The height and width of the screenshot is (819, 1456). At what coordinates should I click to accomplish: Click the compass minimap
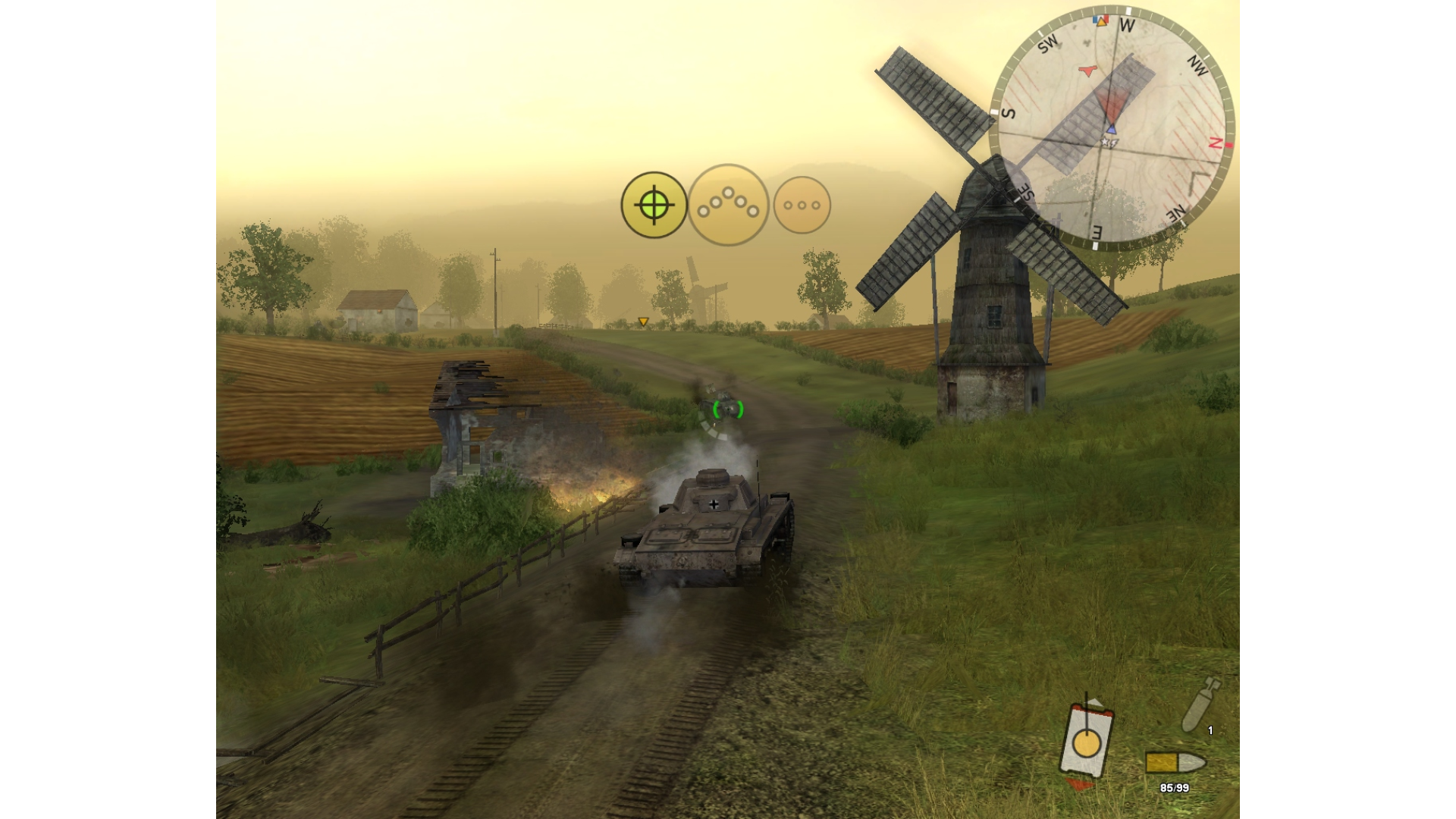tap(1112, 127)
